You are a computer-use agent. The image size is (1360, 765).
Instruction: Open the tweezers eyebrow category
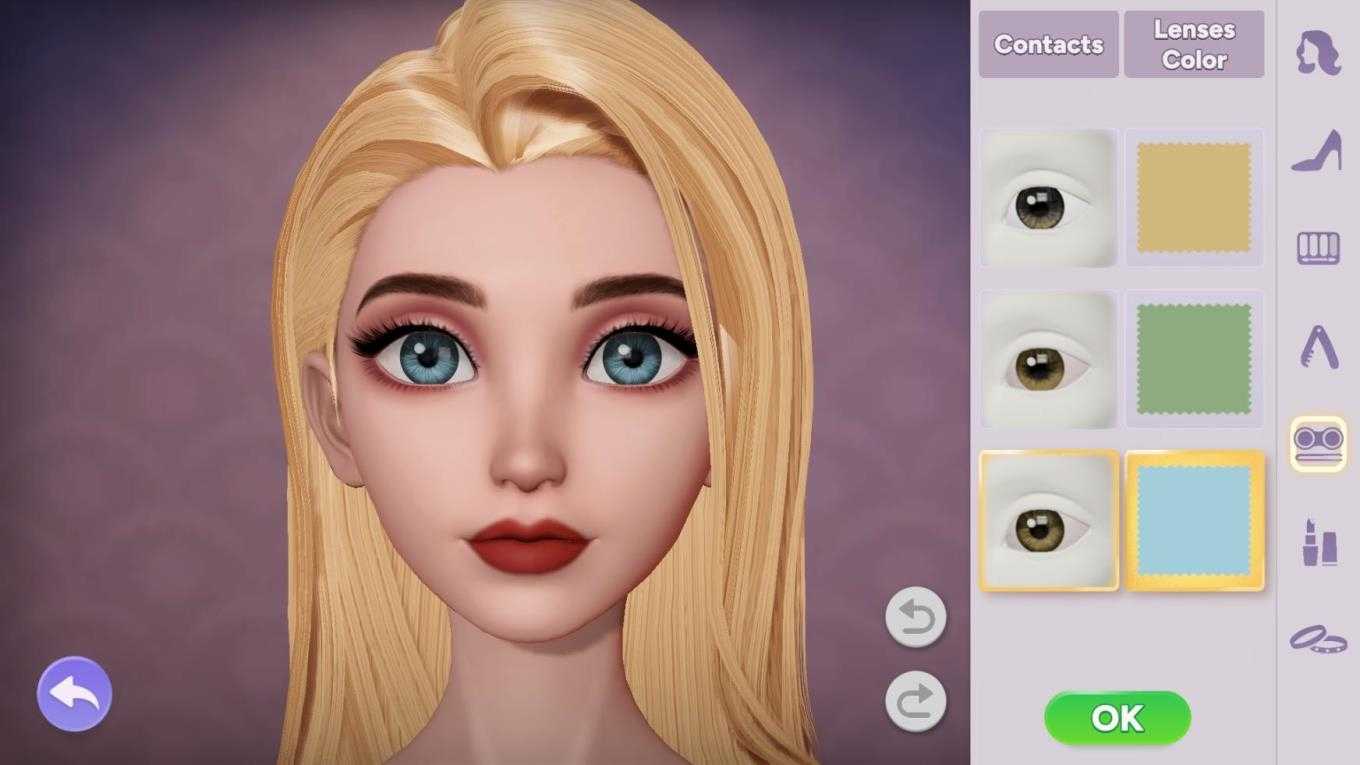[1318, 347]
